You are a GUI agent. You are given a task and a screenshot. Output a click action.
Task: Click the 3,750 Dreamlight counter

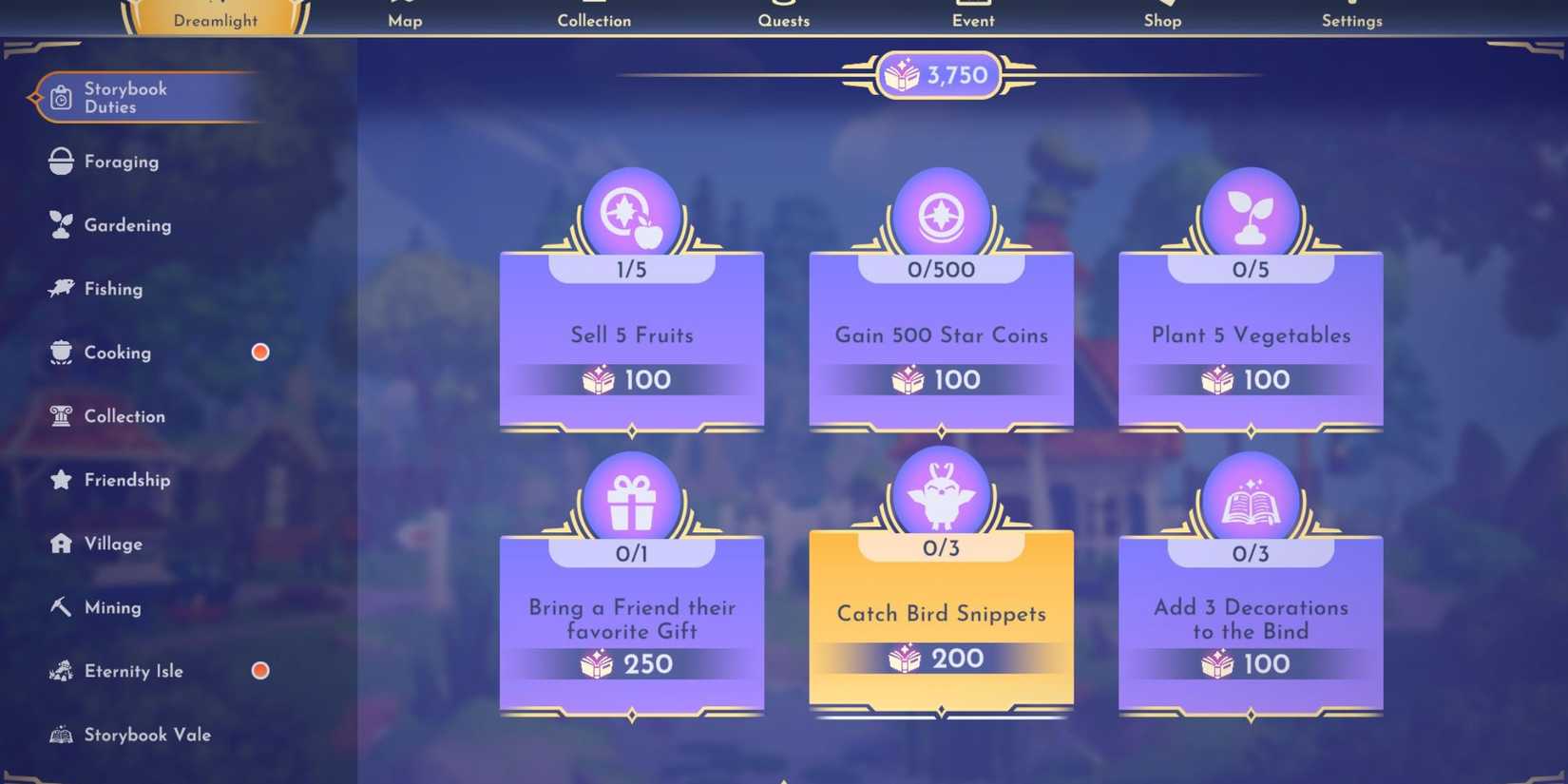pyautogui.click(x=939, y=75)
